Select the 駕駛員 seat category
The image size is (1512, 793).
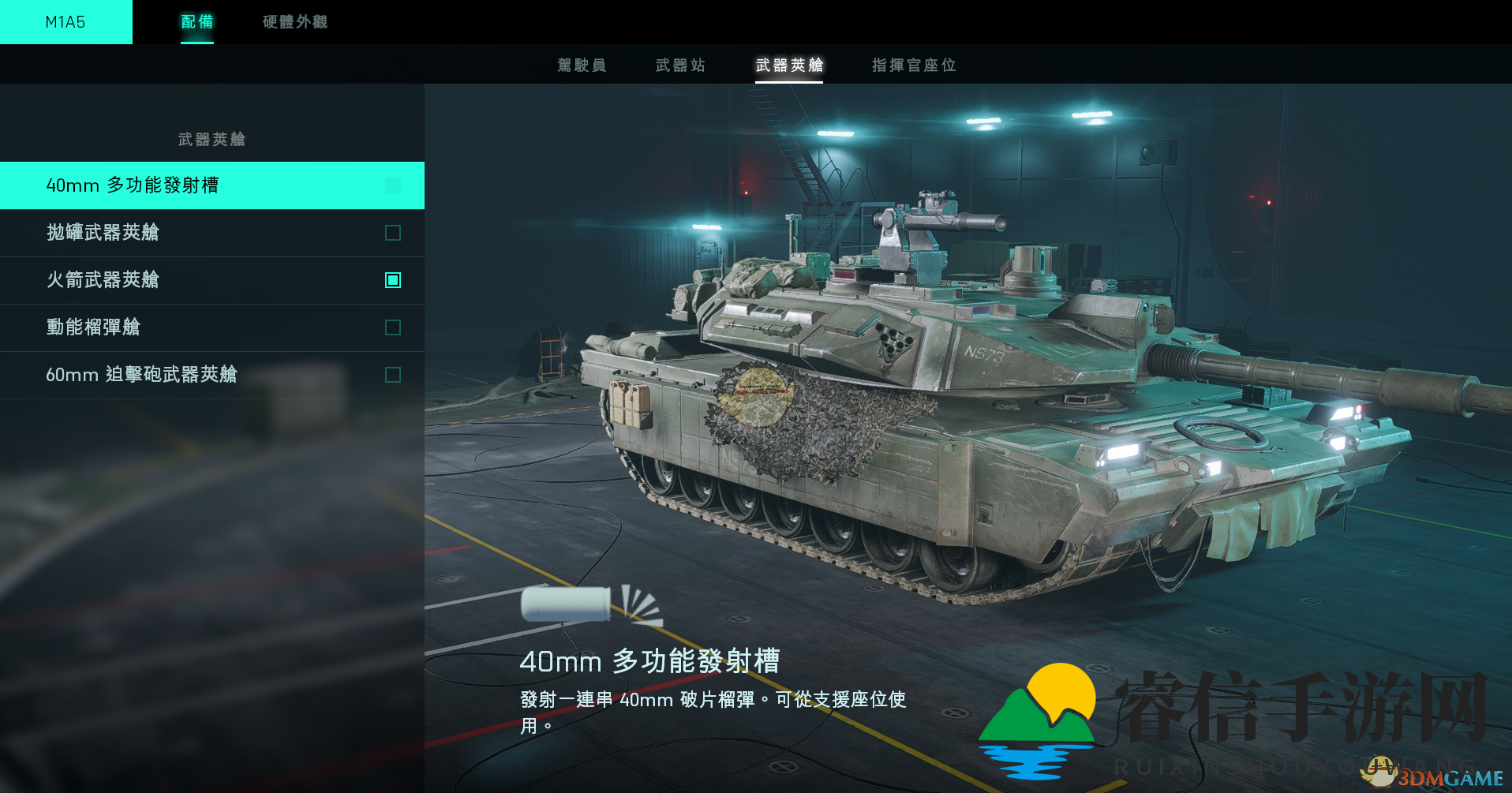click(582, 65)
